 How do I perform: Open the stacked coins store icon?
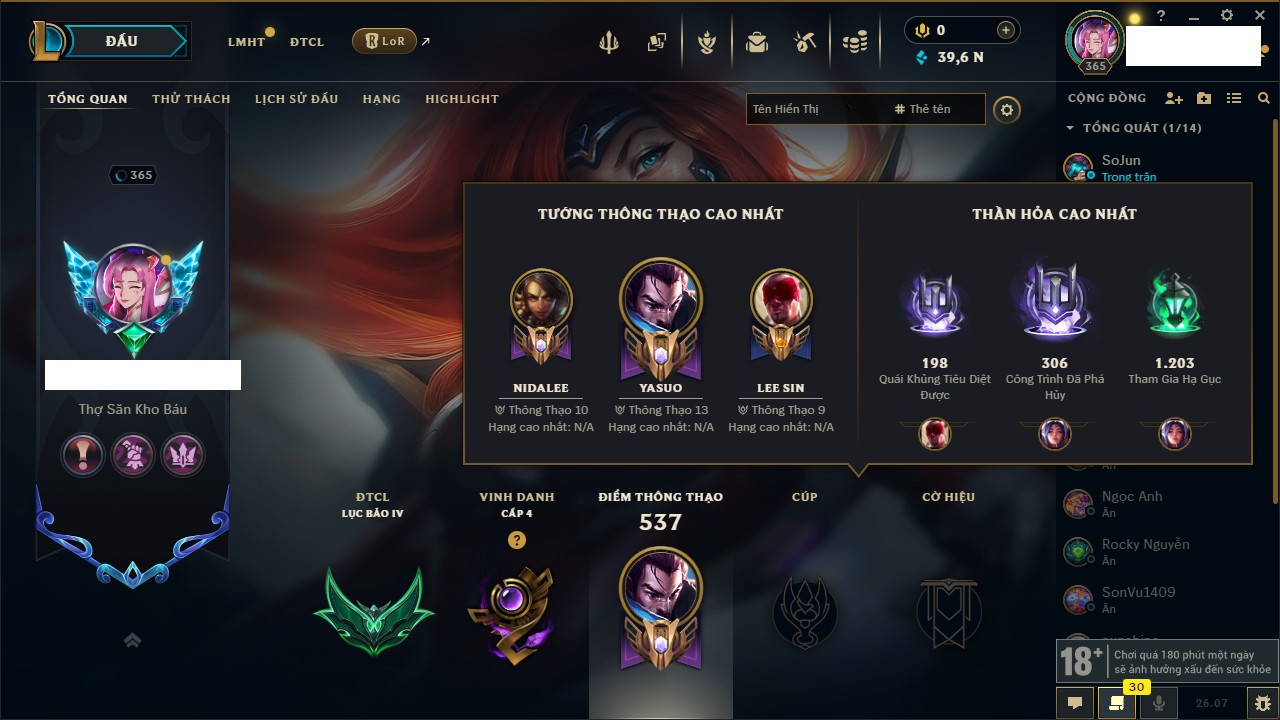[854, 42]
